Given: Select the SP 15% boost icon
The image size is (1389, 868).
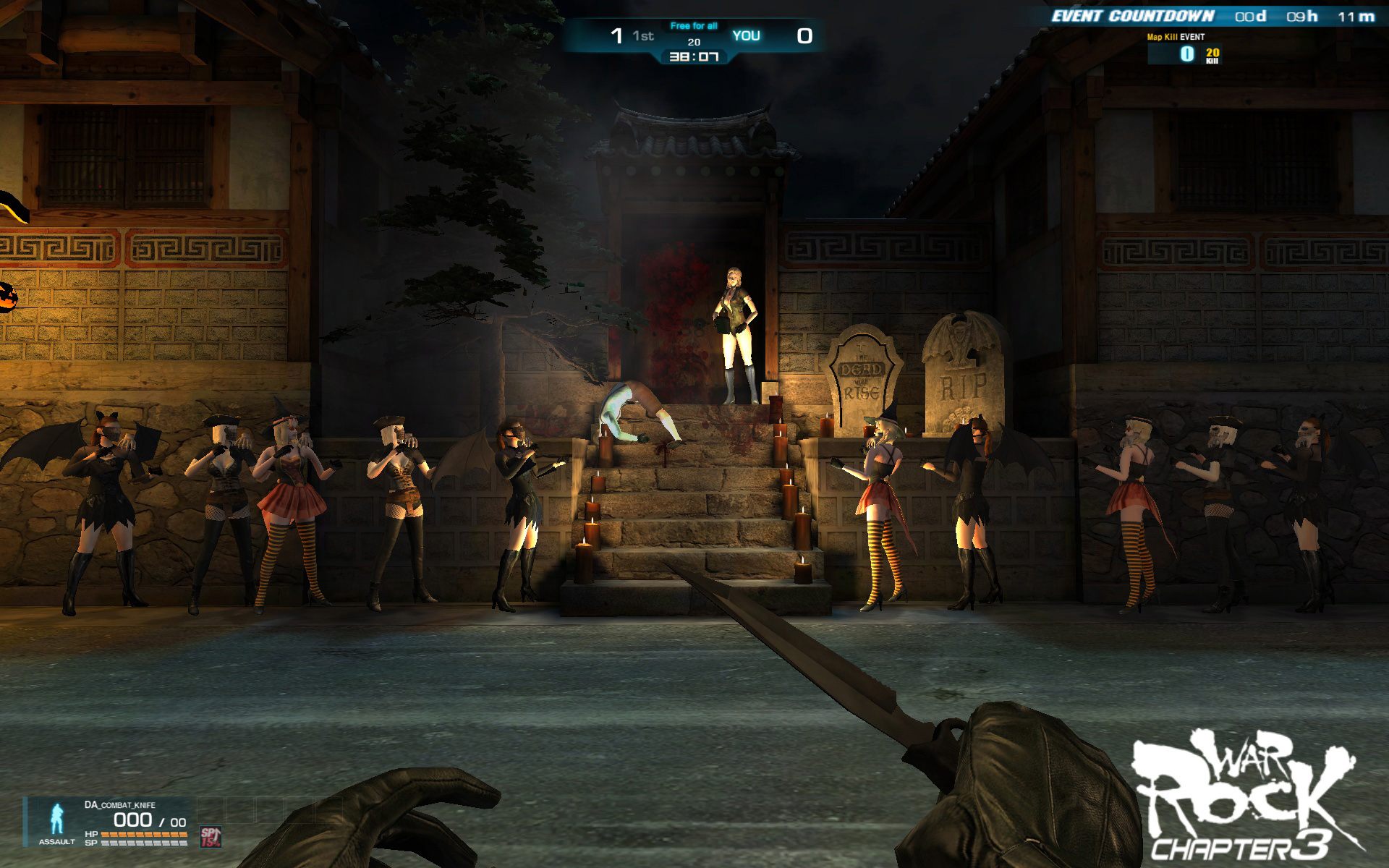Looking at the screenshot, I should pyautogui.click(x=211, y=836).
